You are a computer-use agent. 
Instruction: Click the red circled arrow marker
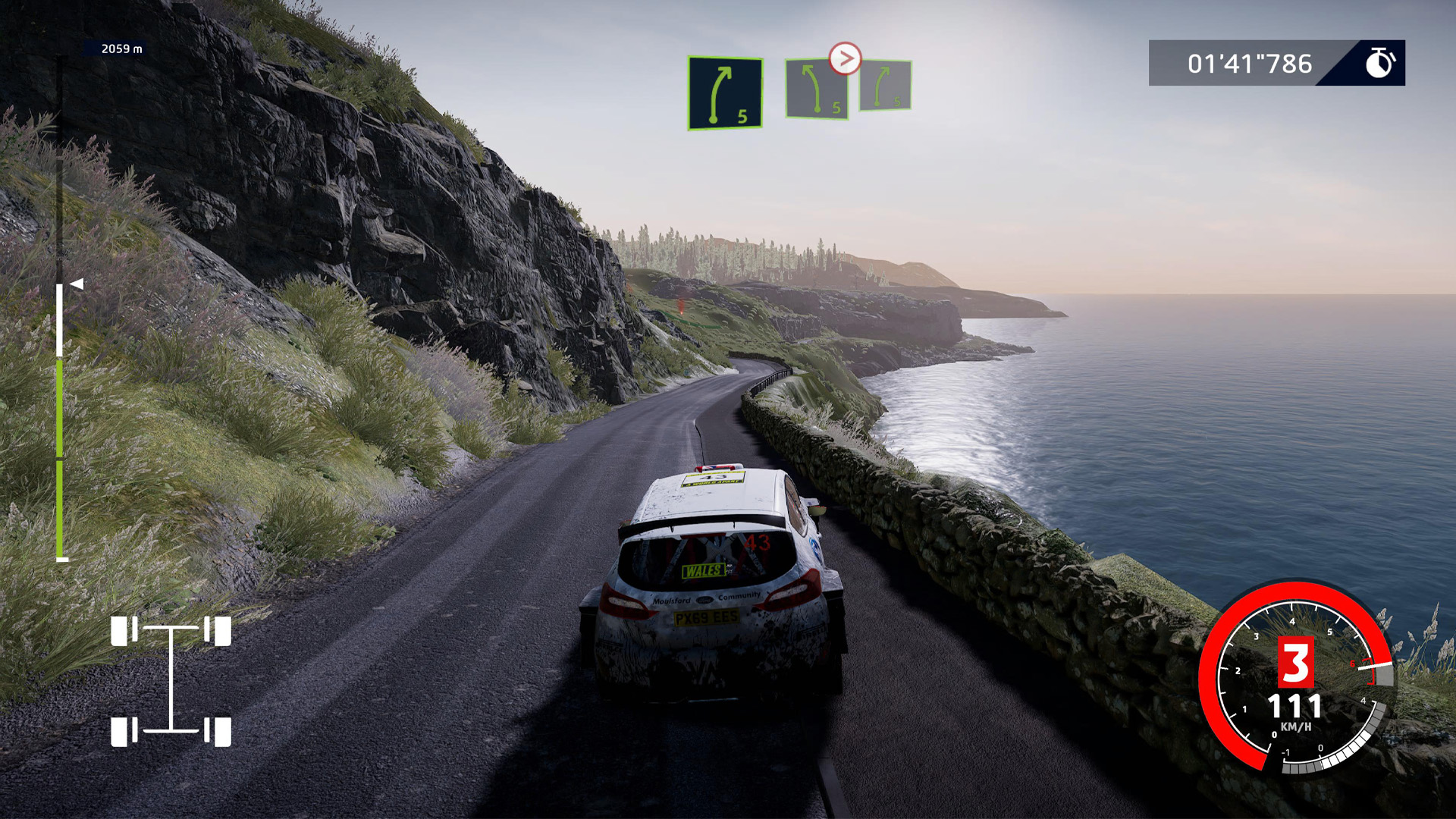pyautogui.click(x=845, y=58)
